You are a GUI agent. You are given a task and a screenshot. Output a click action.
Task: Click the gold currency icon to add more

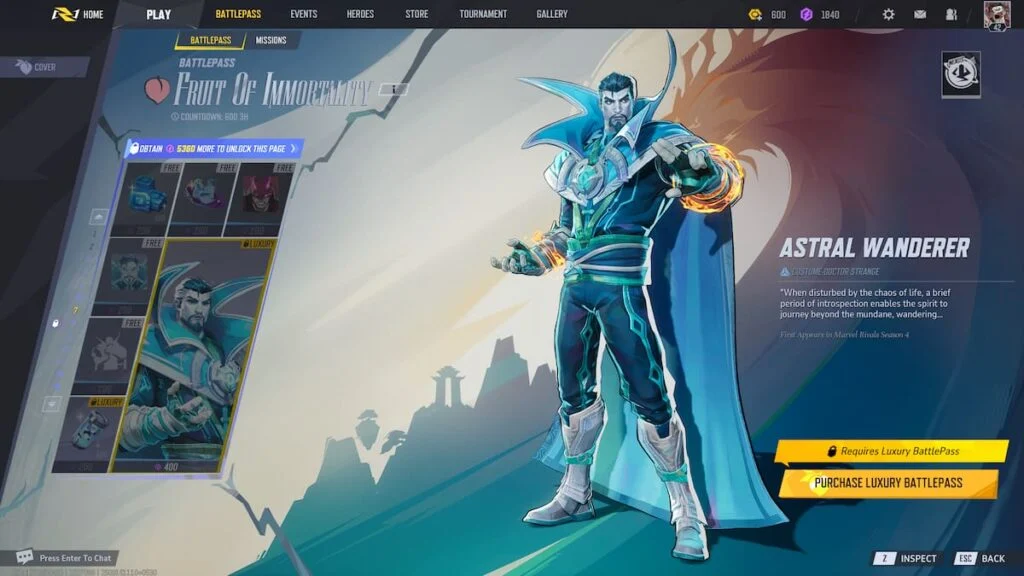click(x=756, y=15)
